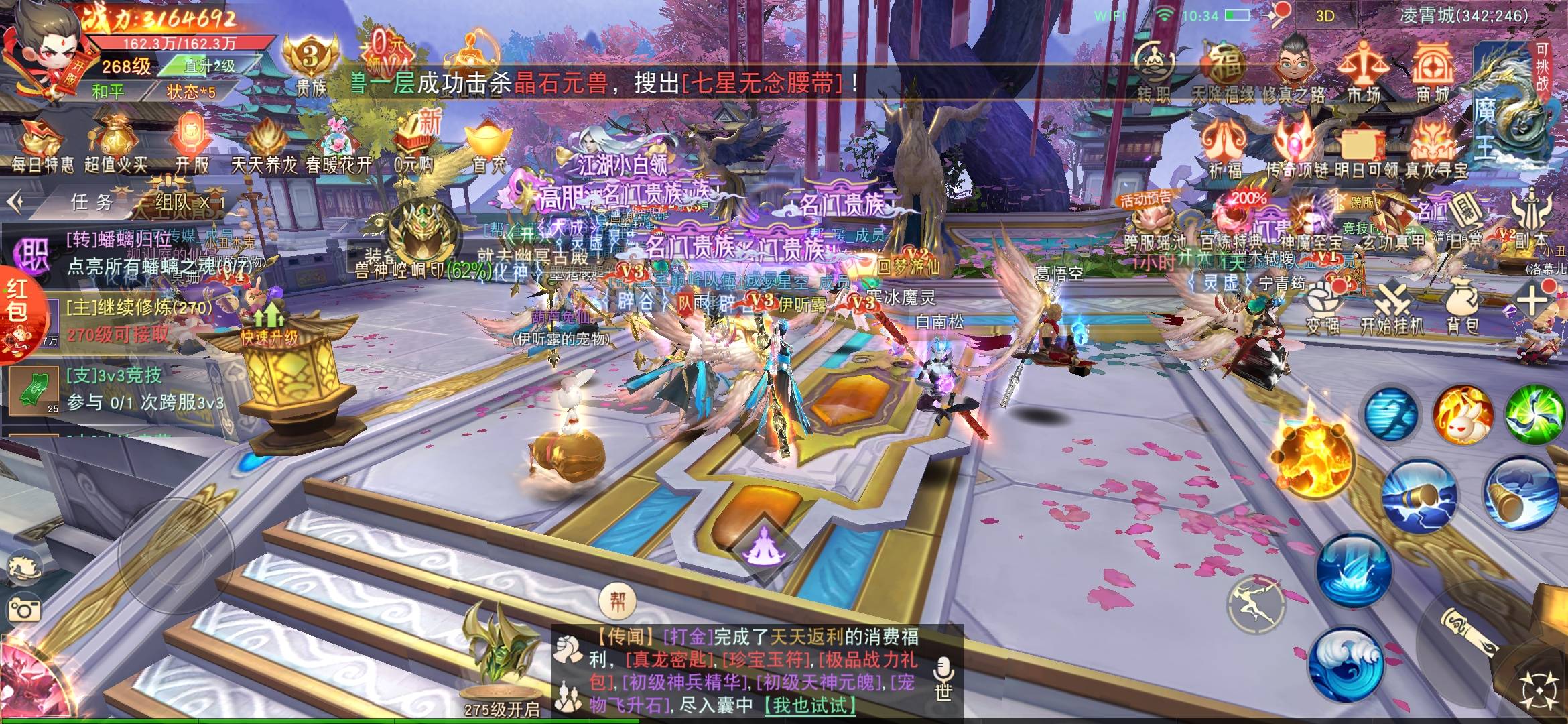
Task: Open the 变强 get stronger menu
Action: pyautogui.click(x=1323, y=308)
